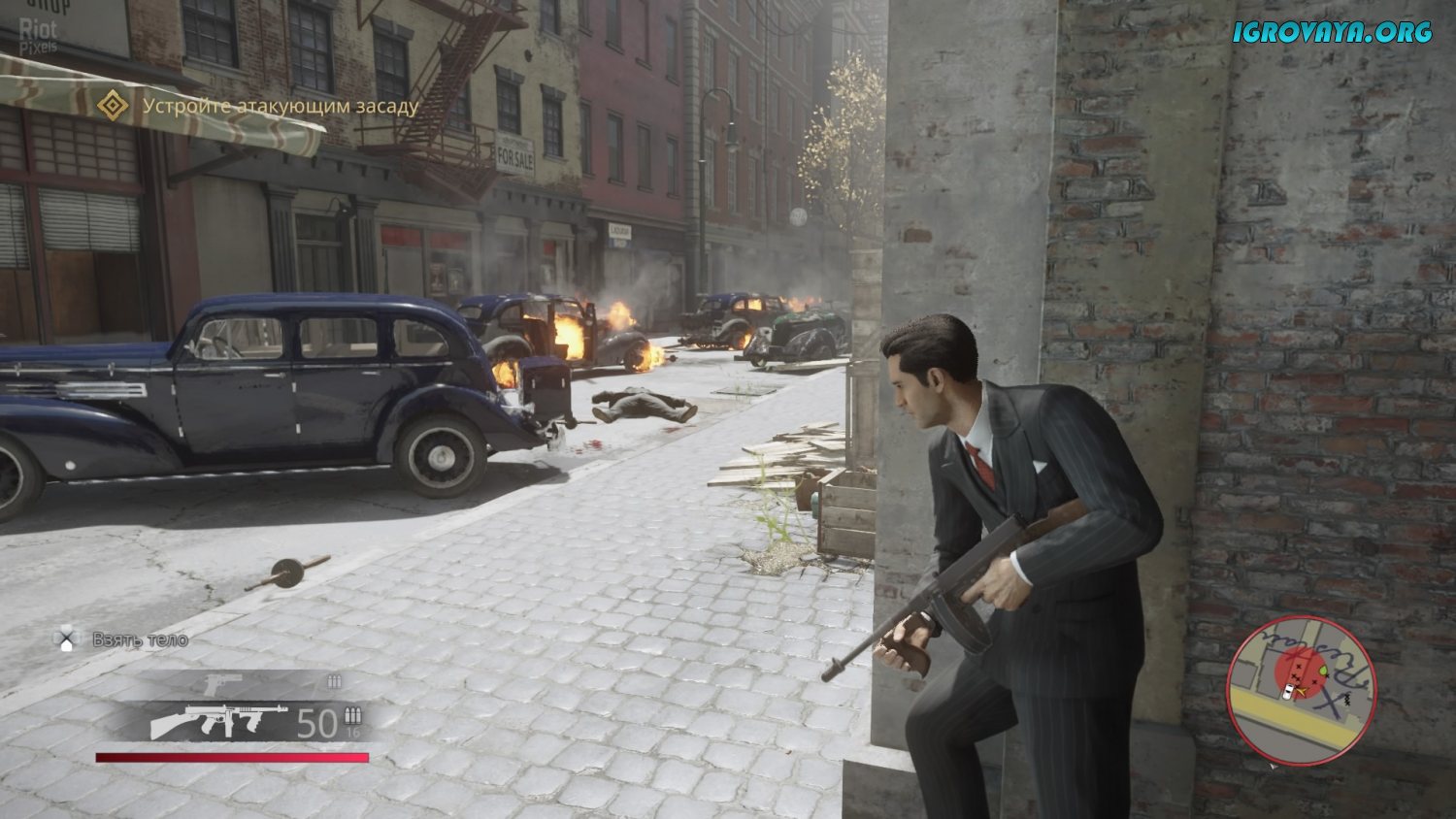Screen dimensions: 1456x819
Task: Select the Tommy gun weapon icon
Action: 218,721
